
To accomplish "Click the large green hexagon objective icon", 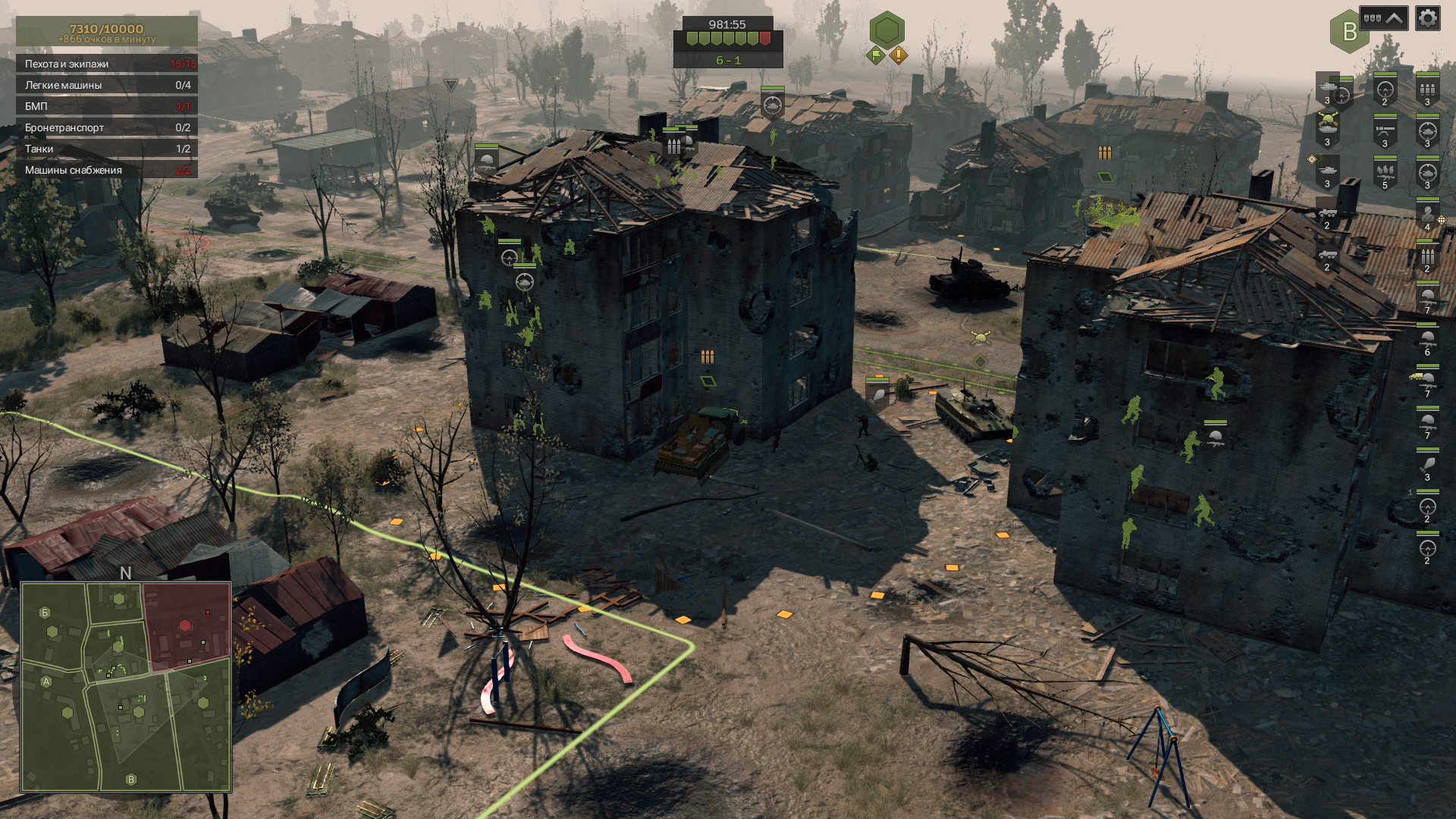I will [x=886, y=30].
